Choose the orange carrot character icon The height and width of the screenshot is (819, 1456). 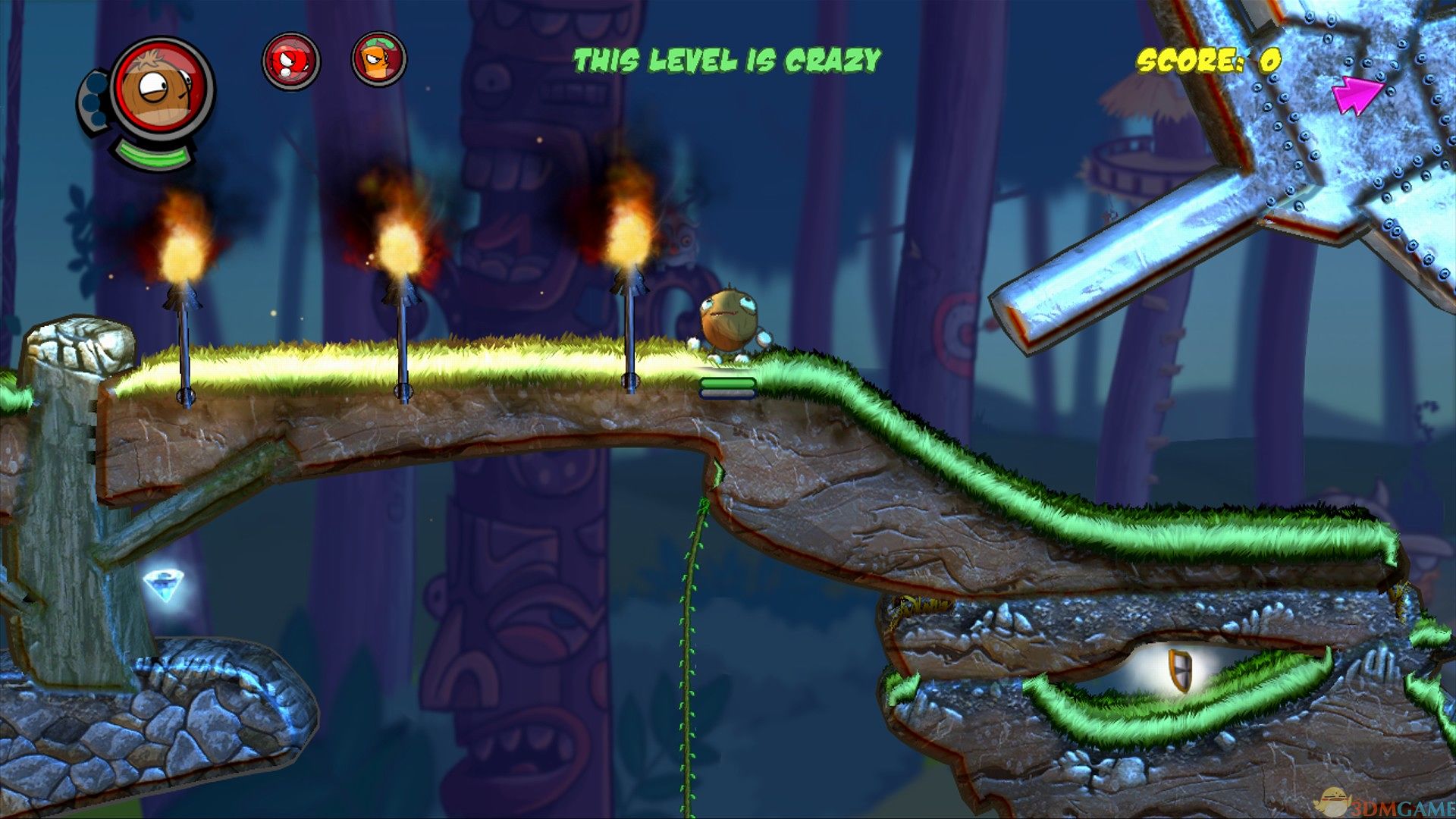click(379, 59)
